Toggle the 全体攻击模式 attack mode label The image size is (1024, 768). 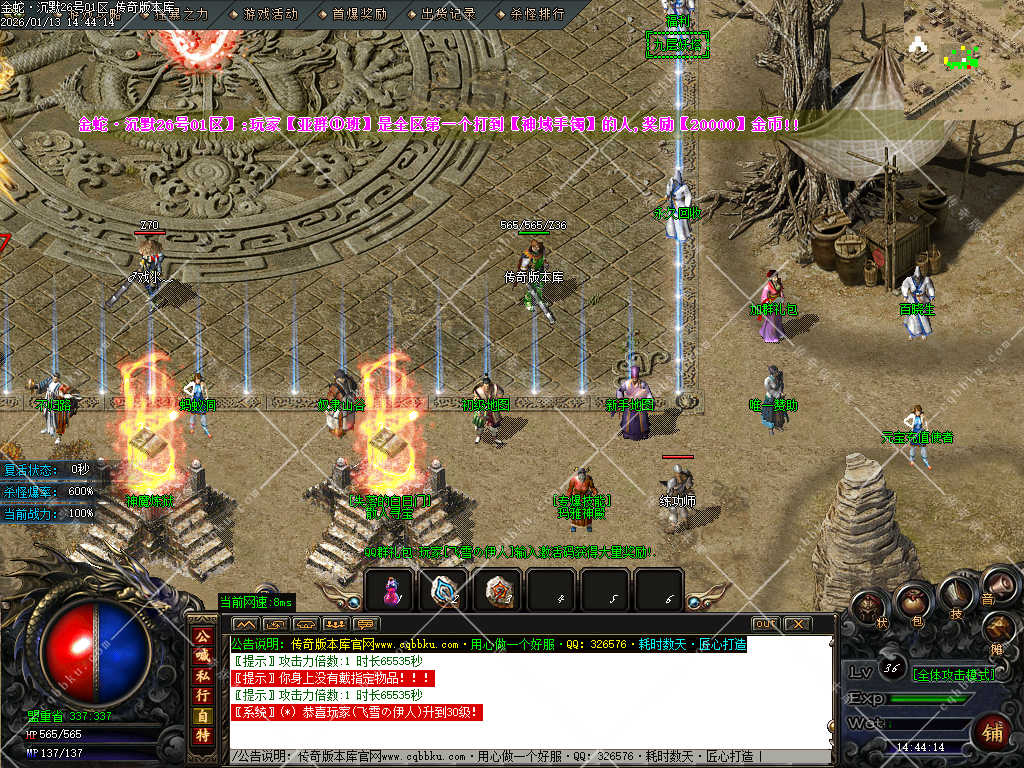tap(955, 674)
